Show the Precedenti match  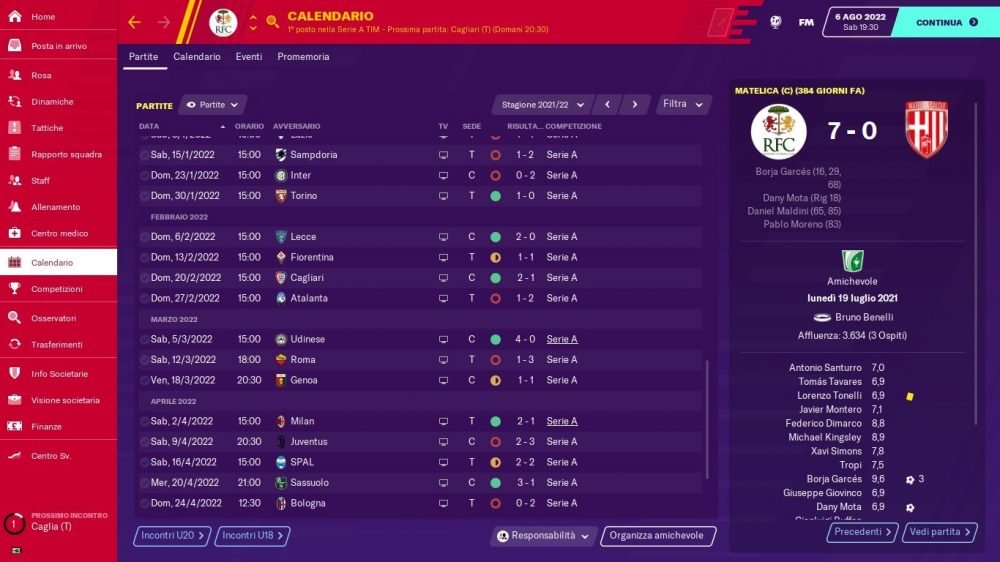pos(861,532)
